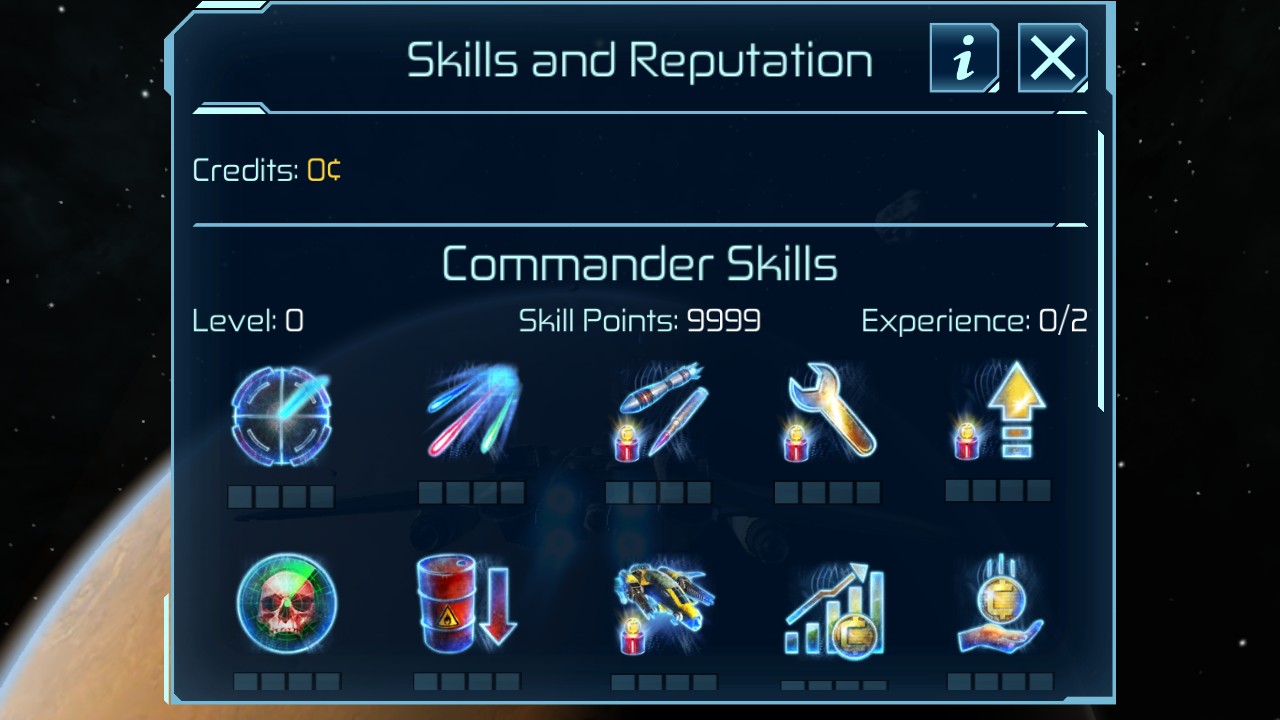This screenshot has width=1280, height=720.
Task: Select the fuel barrel reduction skill
Action: (466, 602)
